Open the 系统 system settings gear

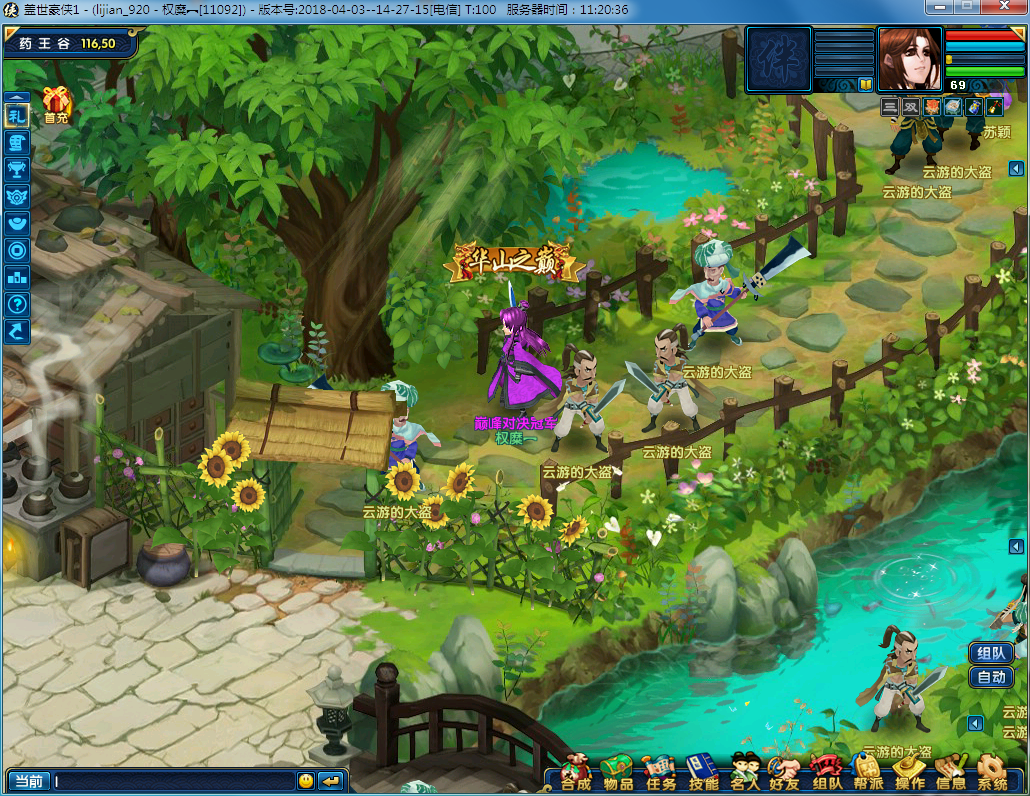[991, 770]
